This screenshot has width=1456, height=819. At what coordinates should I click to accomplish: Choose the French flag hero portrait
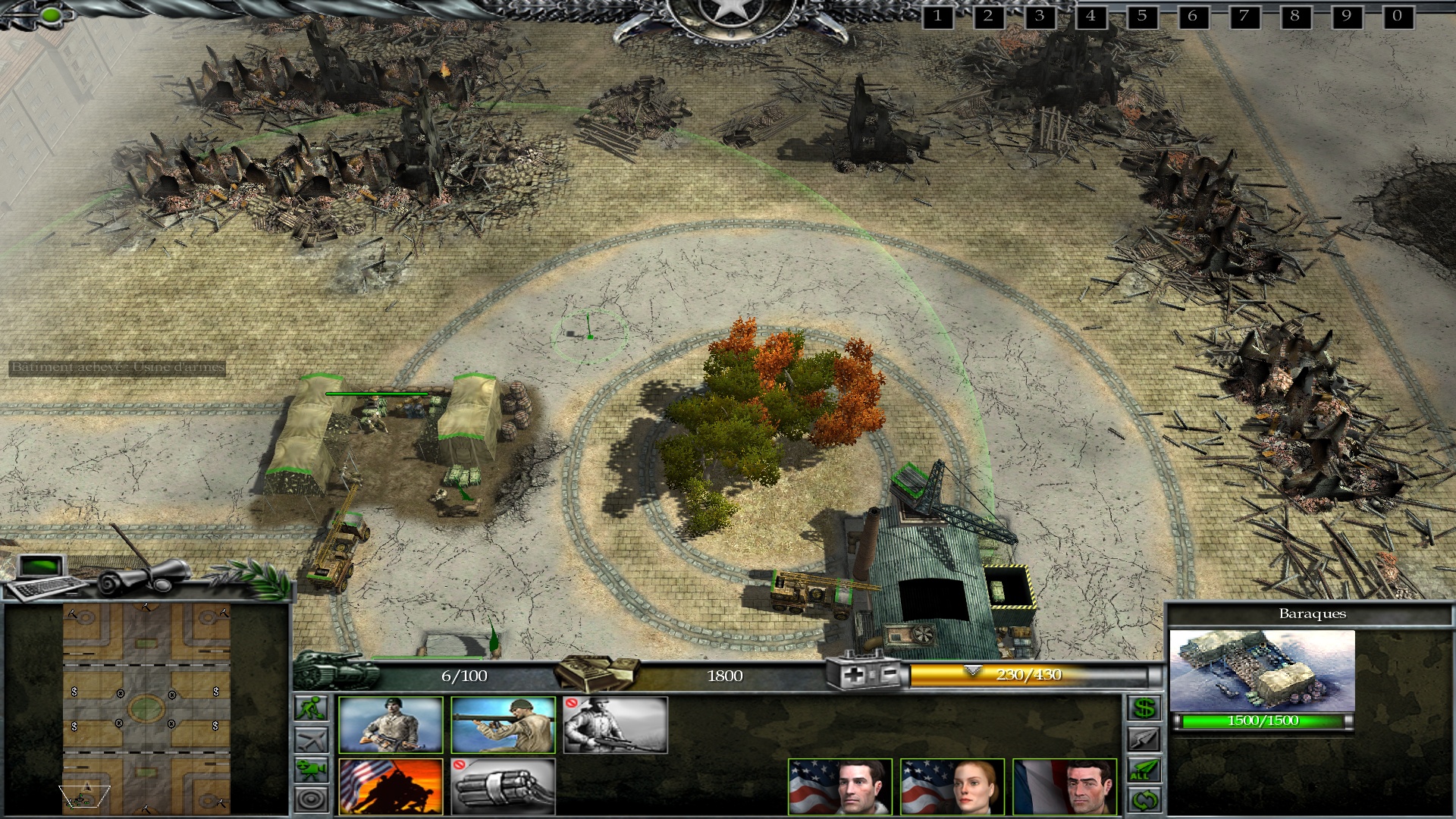(x=1065, y=786)
